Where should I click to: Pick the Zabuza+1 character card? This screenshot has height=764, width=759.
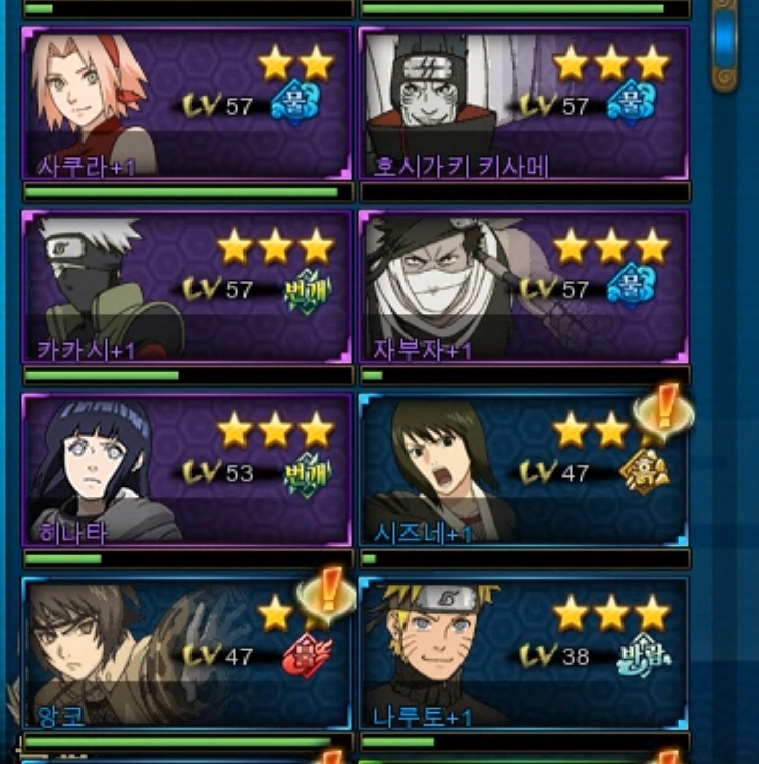(x=524, y=286)
